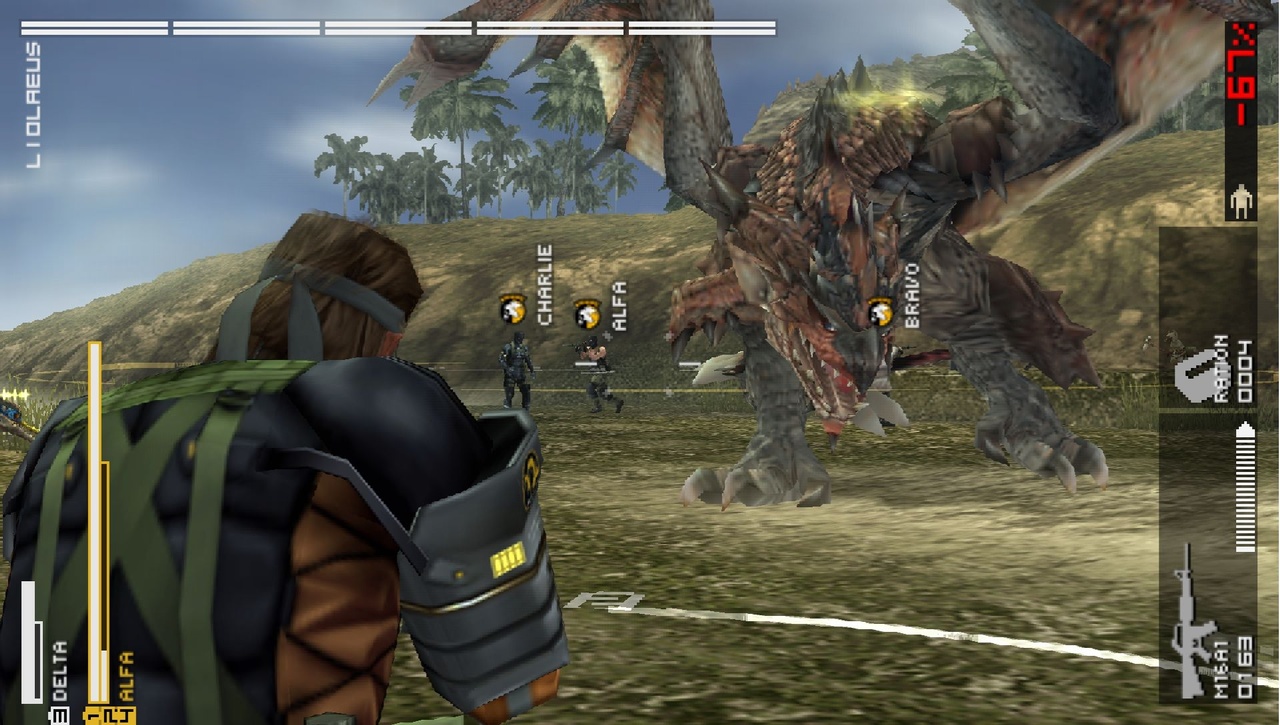The height and width of the screenshot is (725, 1280).
Task: Click the BRAVO teammate marker icon
Action: pos(880,312)
